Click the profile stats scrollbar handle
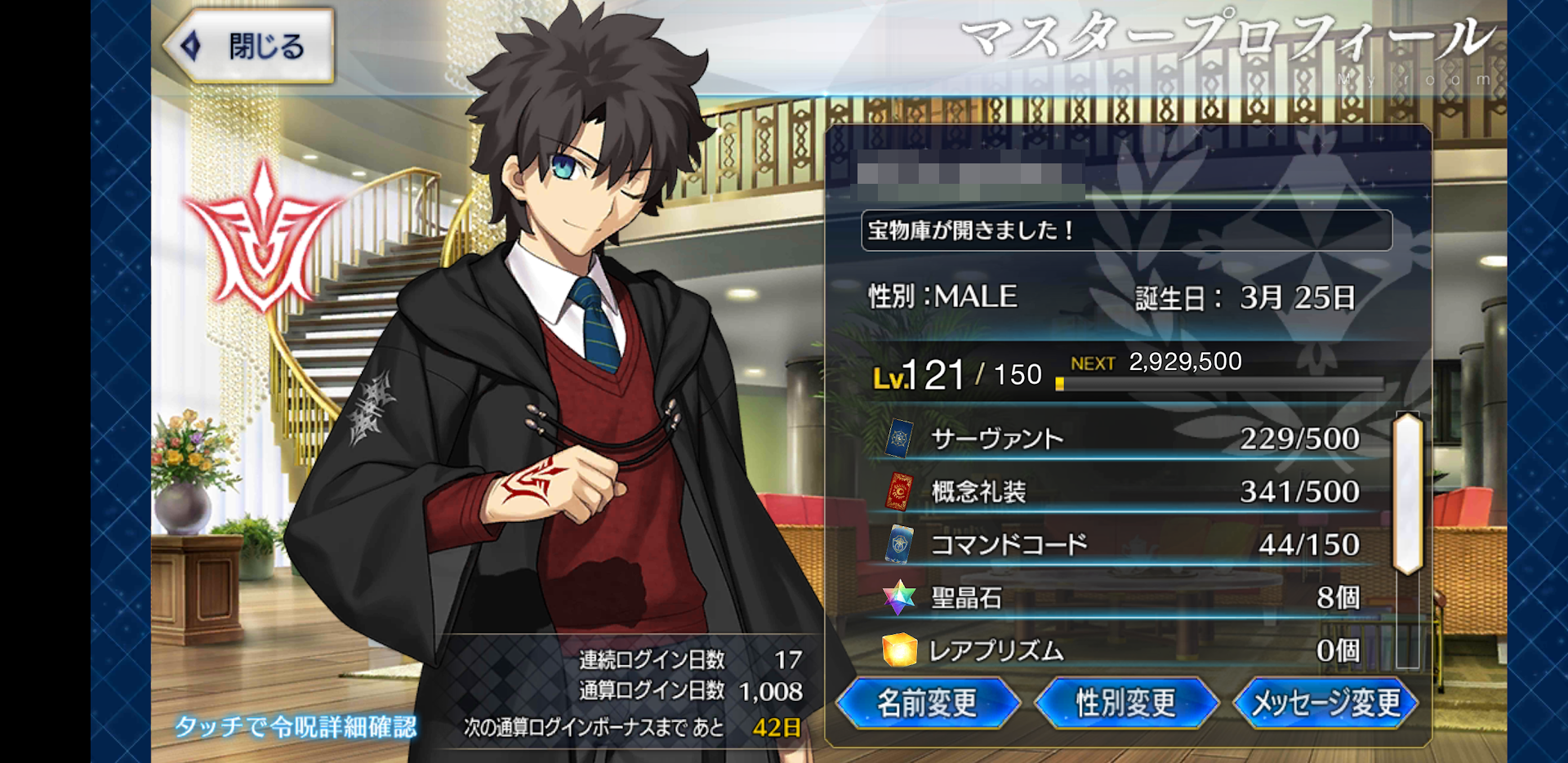This screenshot has height=763, width=1568. [x=1408, y=493]
